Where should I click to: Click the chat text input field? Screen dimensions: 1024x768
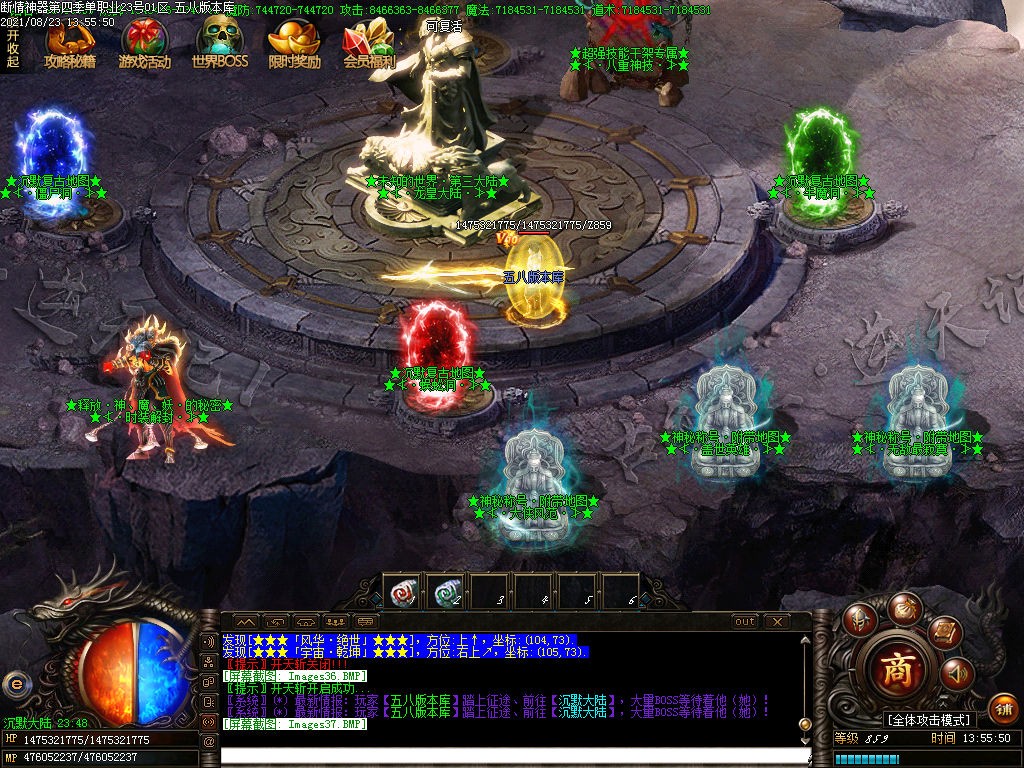point(510,756)
